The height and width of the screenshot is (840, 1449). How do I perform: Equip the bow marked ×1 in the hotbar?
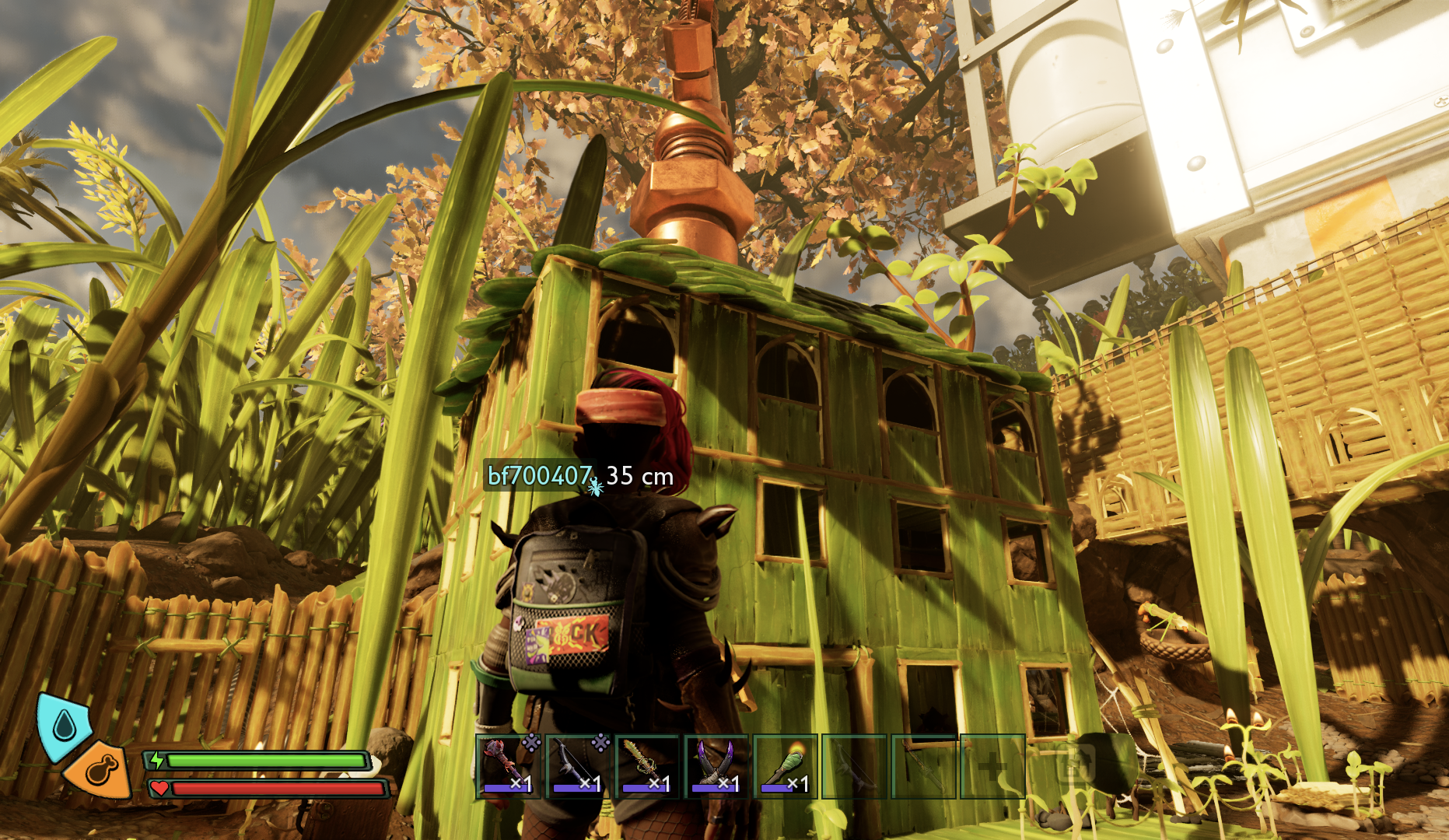(578, 766)
